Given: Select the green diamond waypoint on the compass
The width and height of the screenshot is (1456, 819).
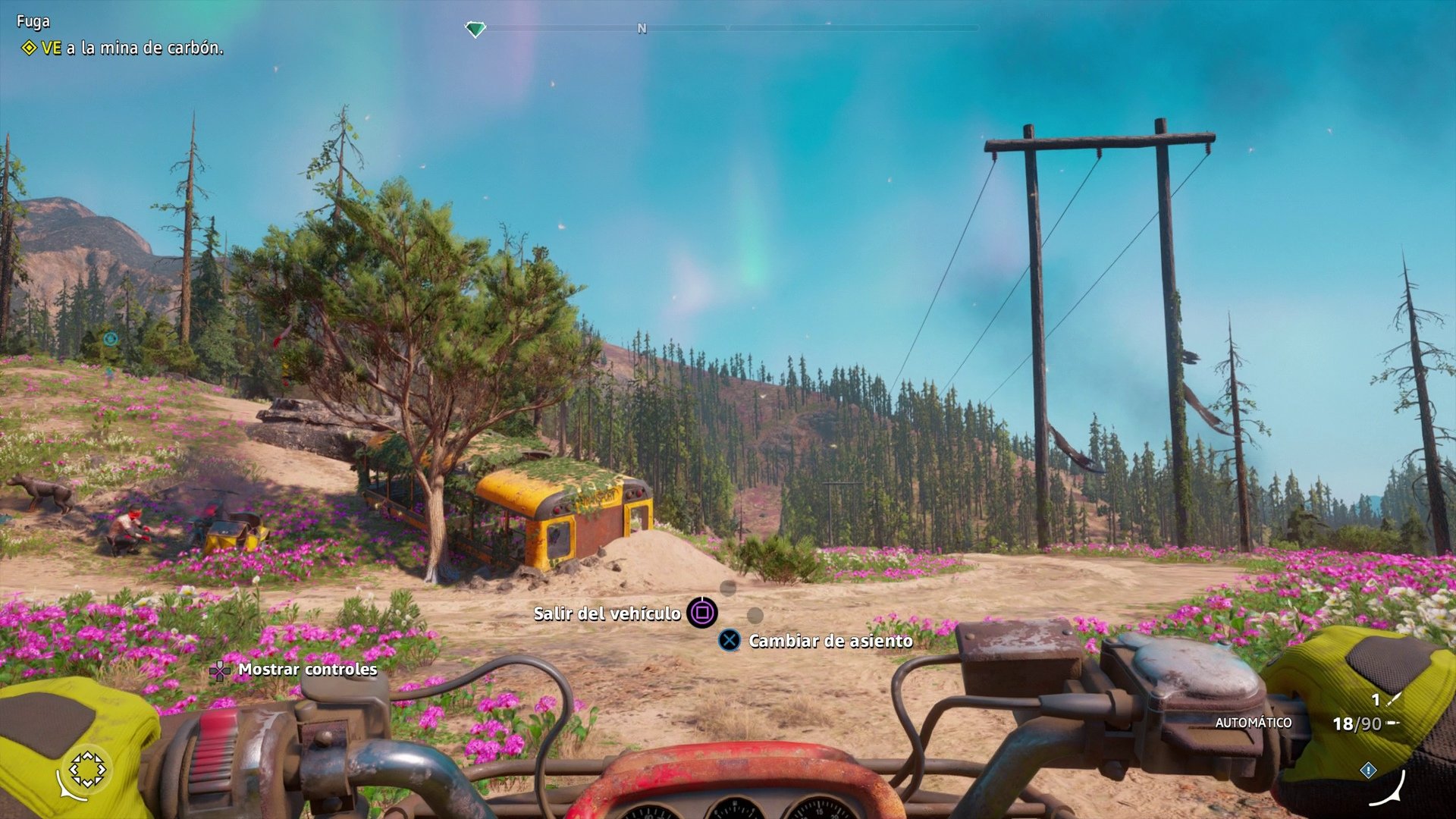Looking at the screenshot, I should pos(476,27).
